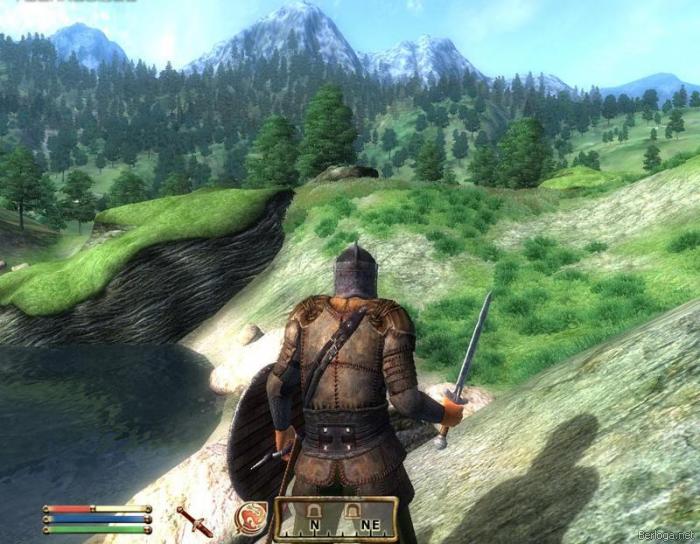Image resolution: width=700 pixels, height=544 pixels.
Task: Select the round red active spell icon
Action: point(250,518)
